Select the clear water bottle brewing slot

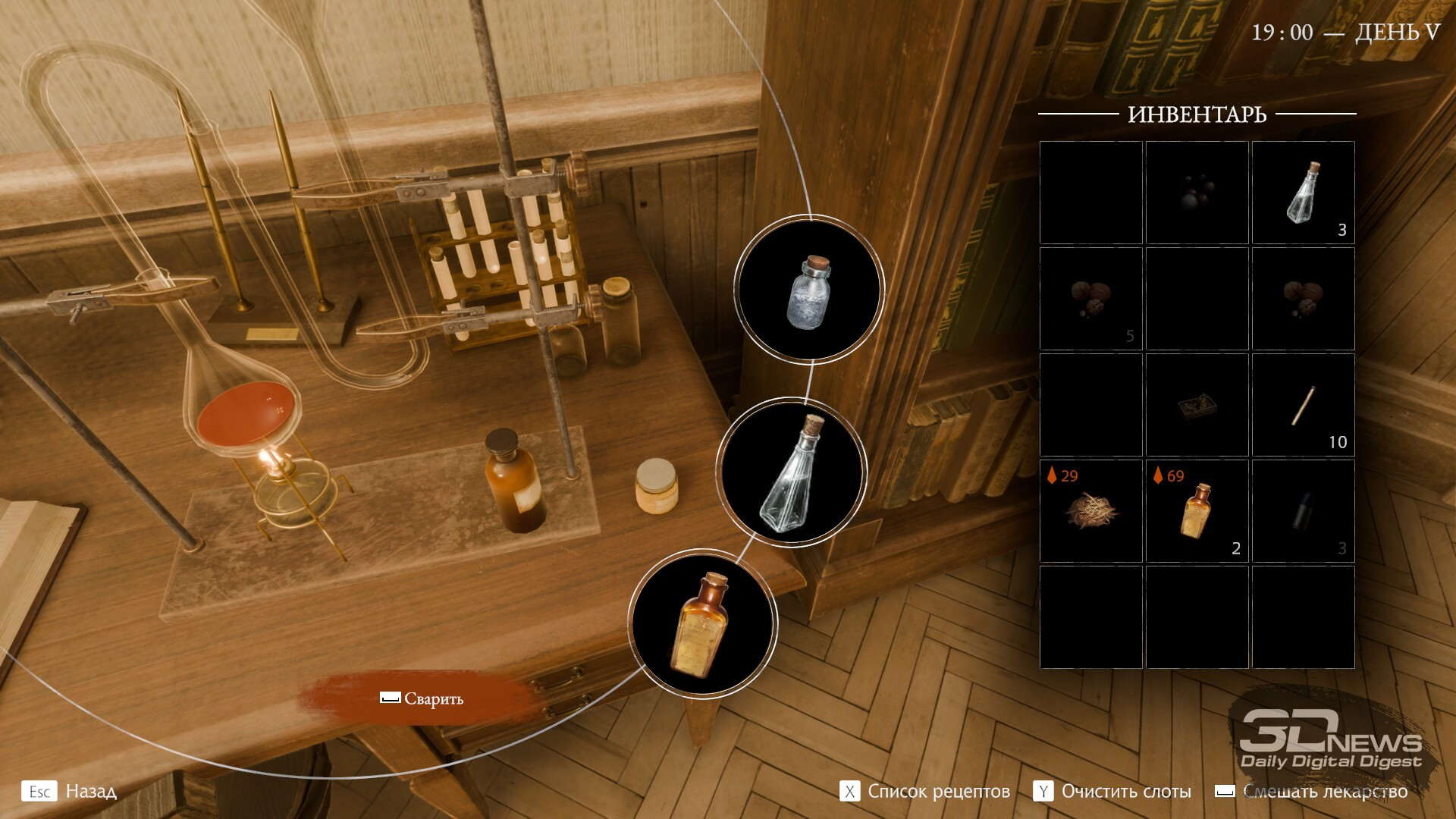click(x=792, y=471)
